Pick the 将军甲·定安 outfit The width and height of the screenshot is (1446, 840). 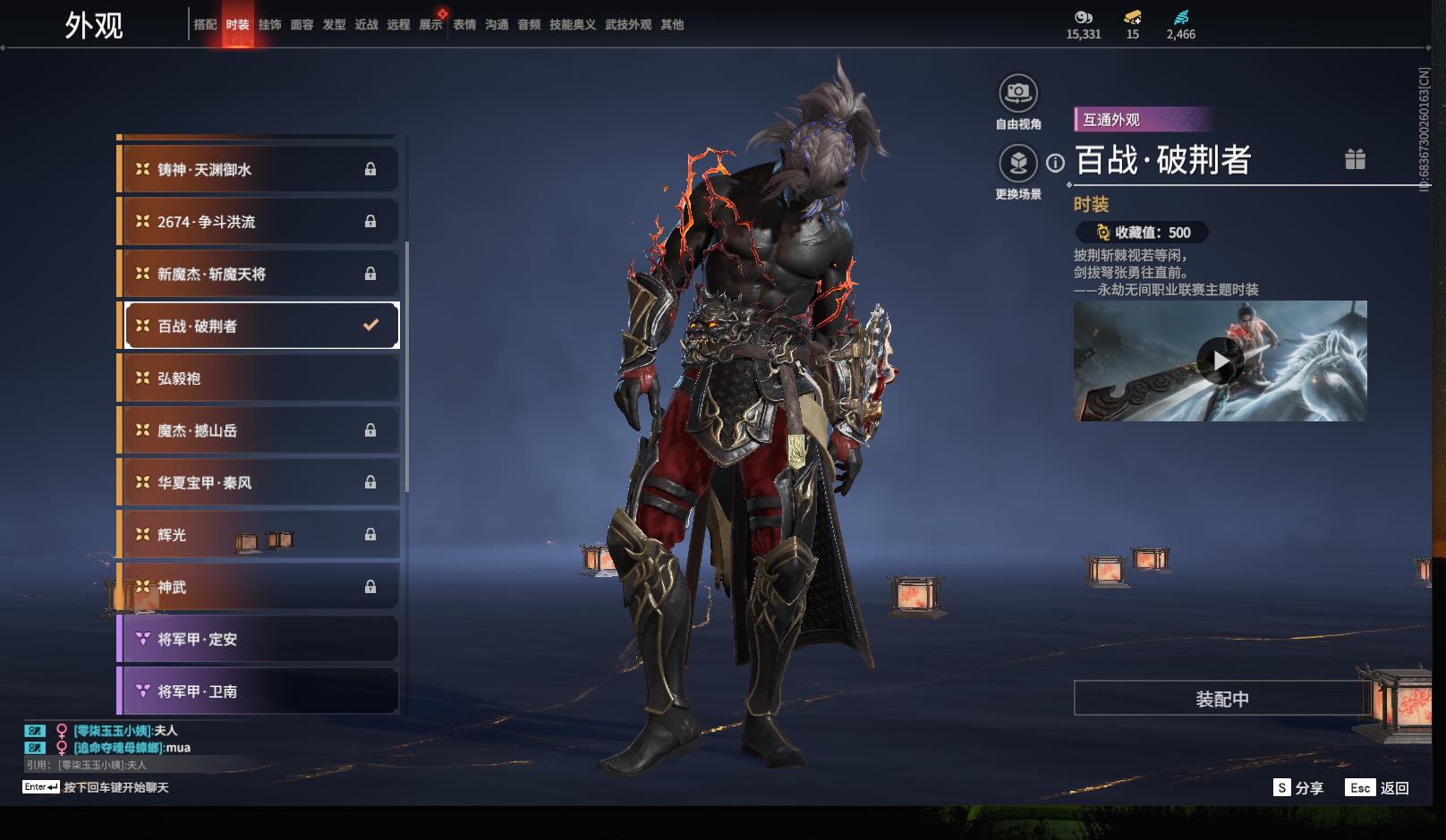259,640
